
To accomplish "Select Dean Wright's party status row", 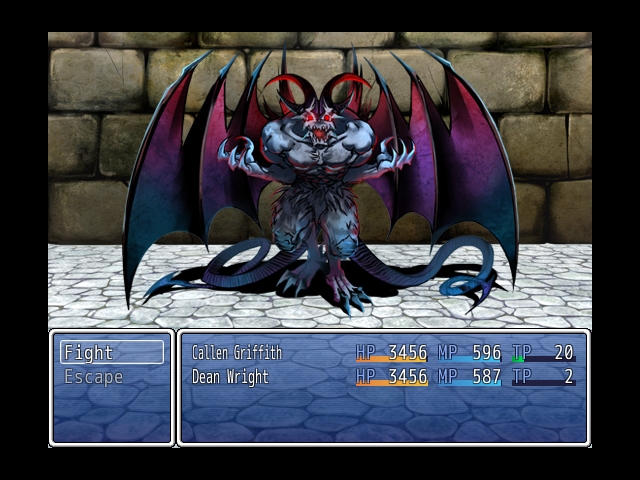I will click(382, 377).
